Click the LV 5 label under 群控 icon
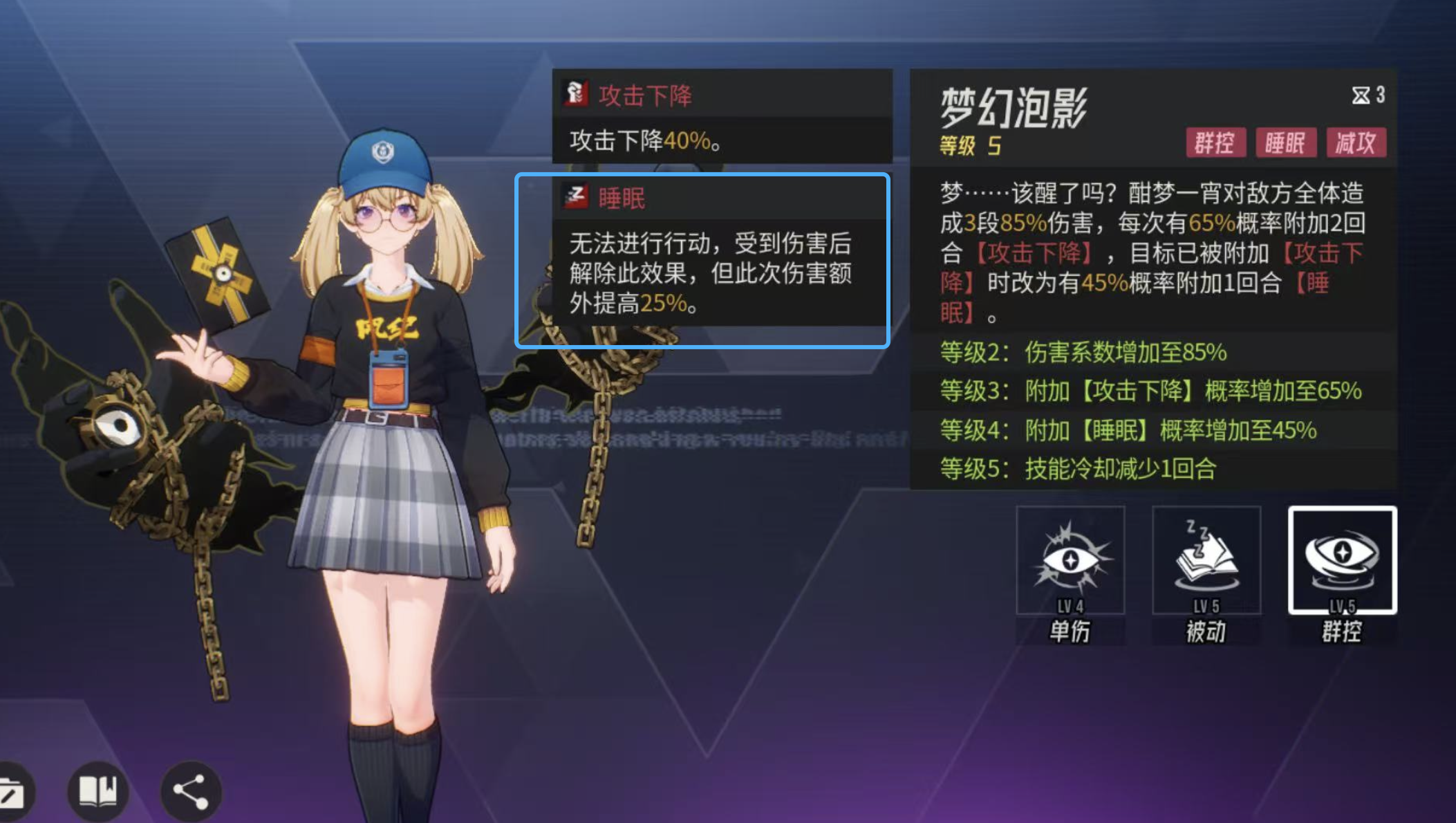Image resolution: width=1456 pixels, height=823 pixels. click(x=1342, y=604)
